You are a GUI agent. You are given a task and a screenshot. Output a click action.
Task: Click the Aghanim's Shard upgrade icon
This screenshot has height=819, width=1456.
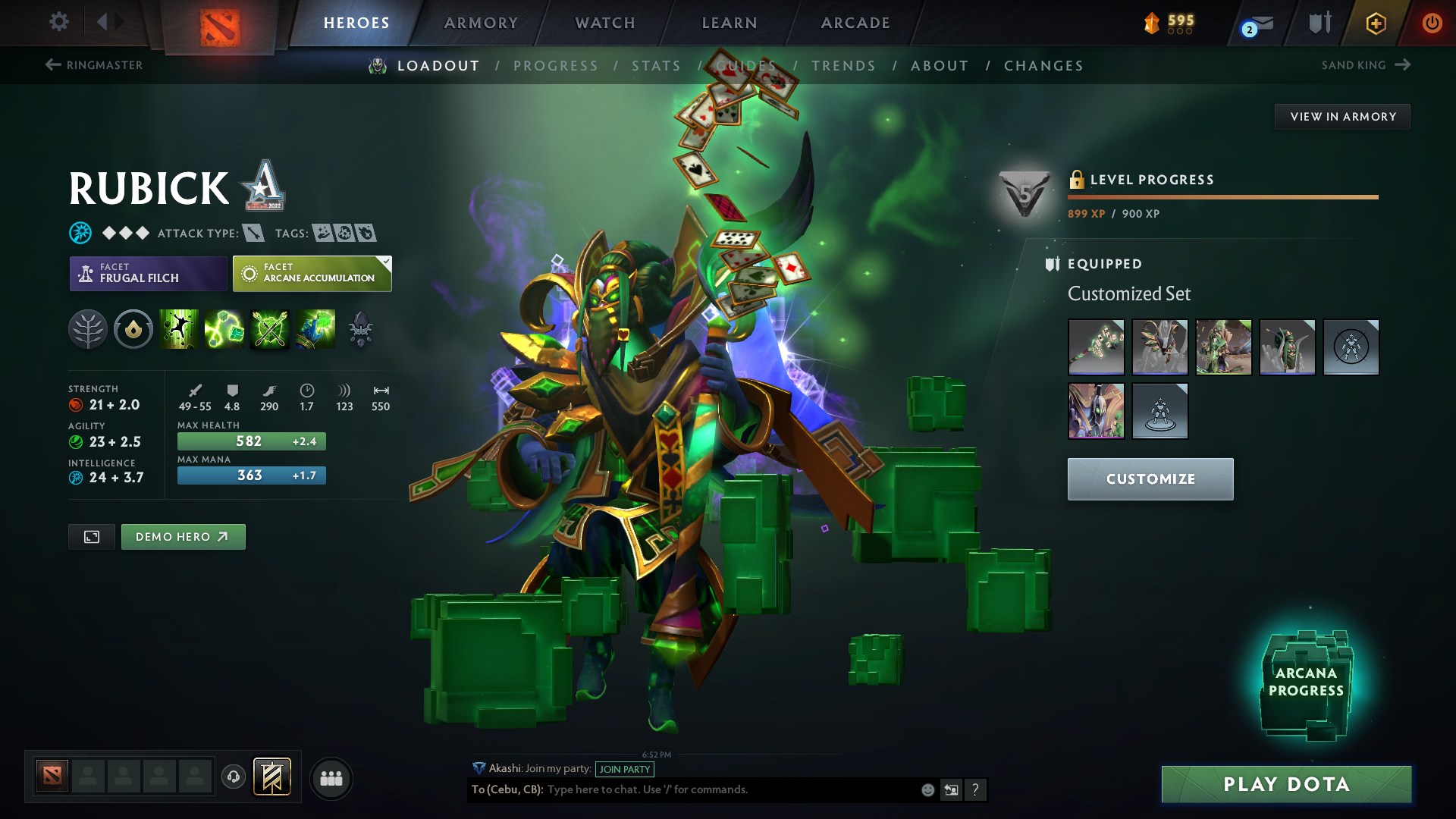coord(361,329)
